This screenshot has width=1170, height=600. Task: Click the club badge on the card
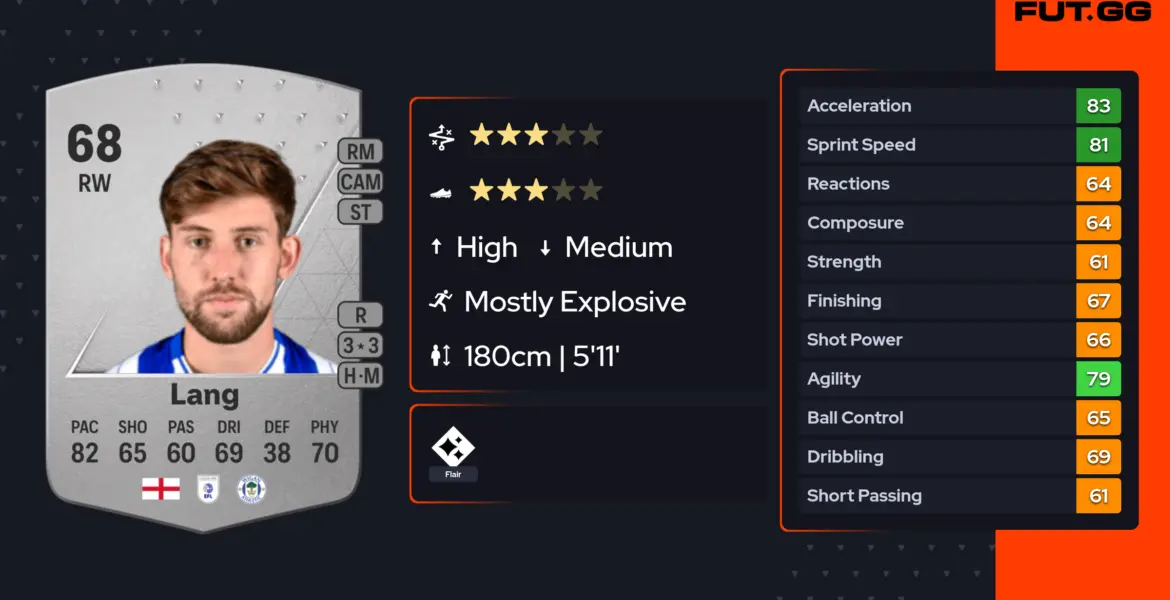pos(251,489)
